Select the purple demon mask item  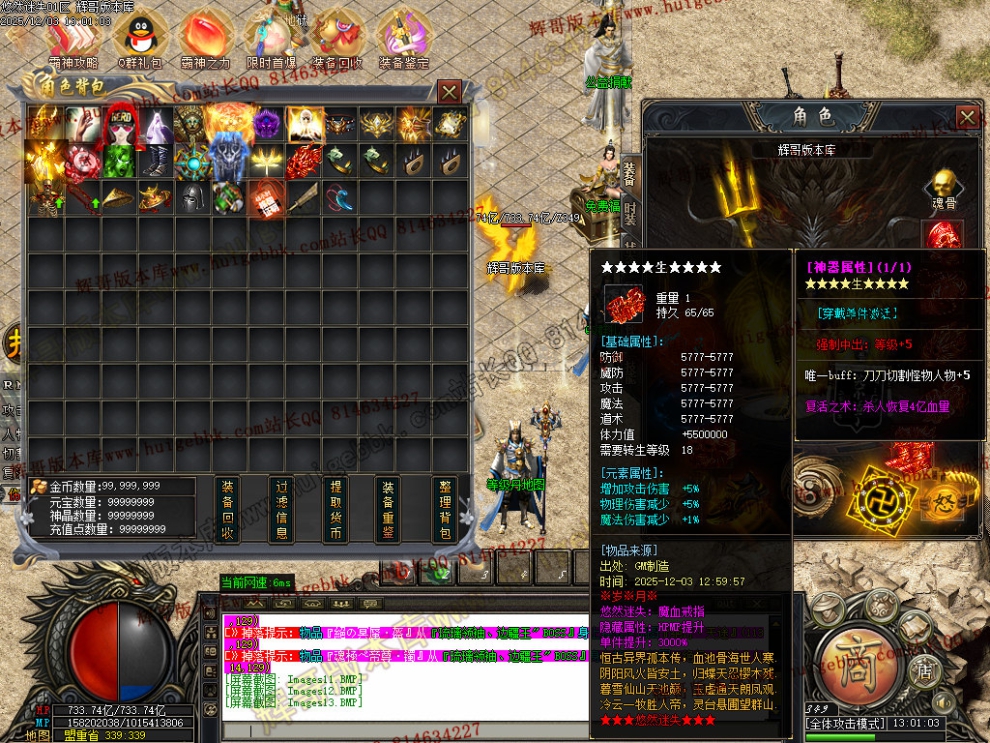click(267, 124)
